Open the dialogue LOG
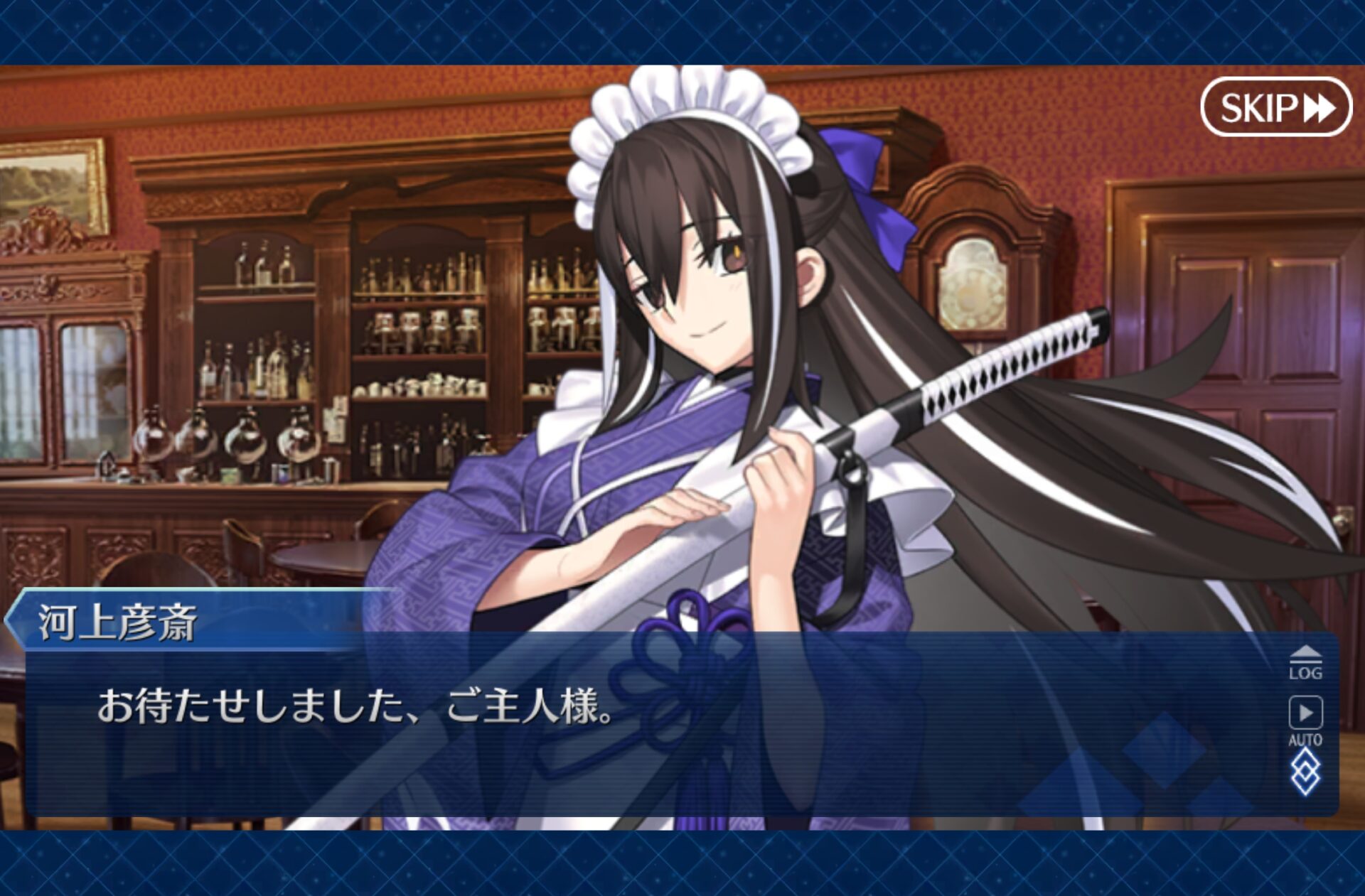Image resolution: width=1365 pixels, height=896 pixels. pos(1305,664)
